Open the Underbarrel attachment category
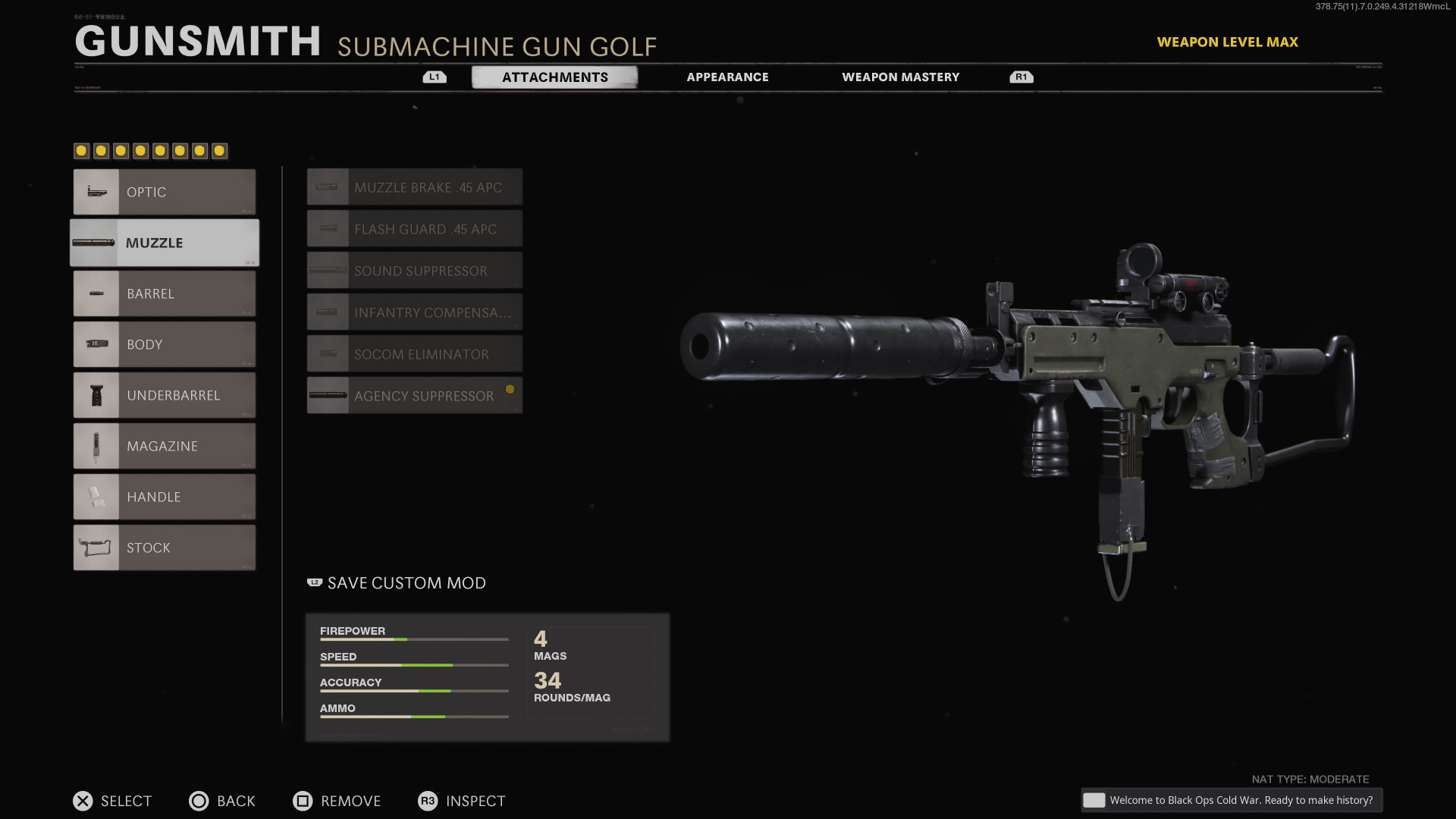1456x819 pixels. 165,395
